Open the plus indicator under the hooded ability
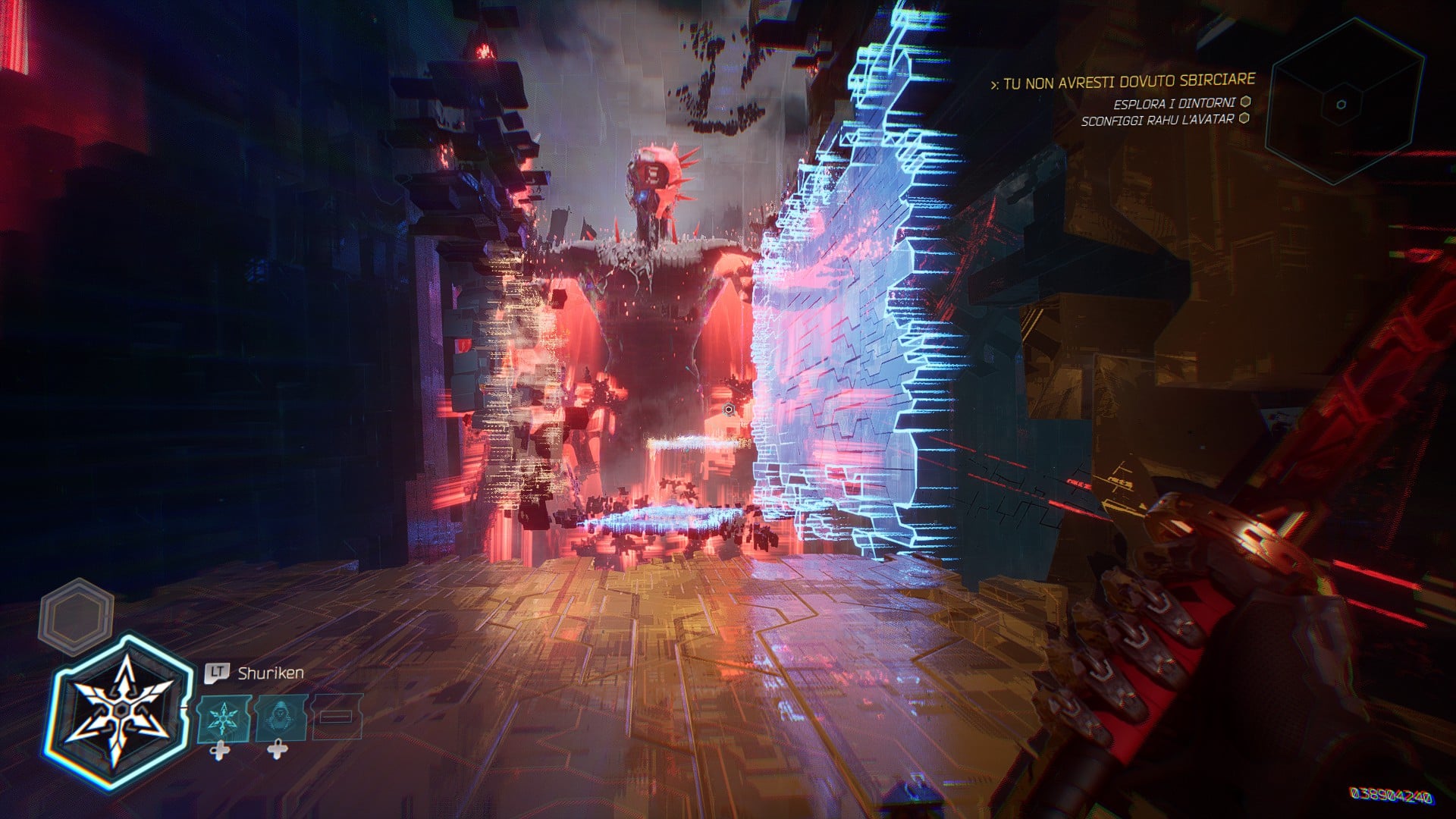Screen dimensions: 1456x819 point(278,751)
